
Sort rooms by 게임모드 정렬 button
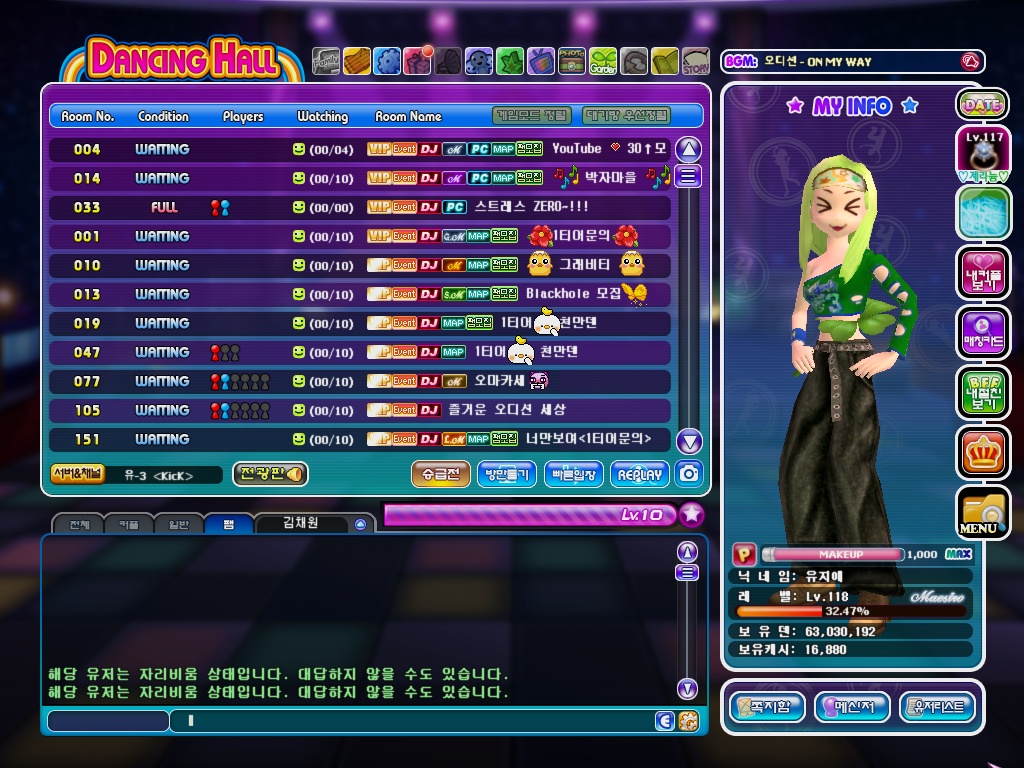point(533,116)
